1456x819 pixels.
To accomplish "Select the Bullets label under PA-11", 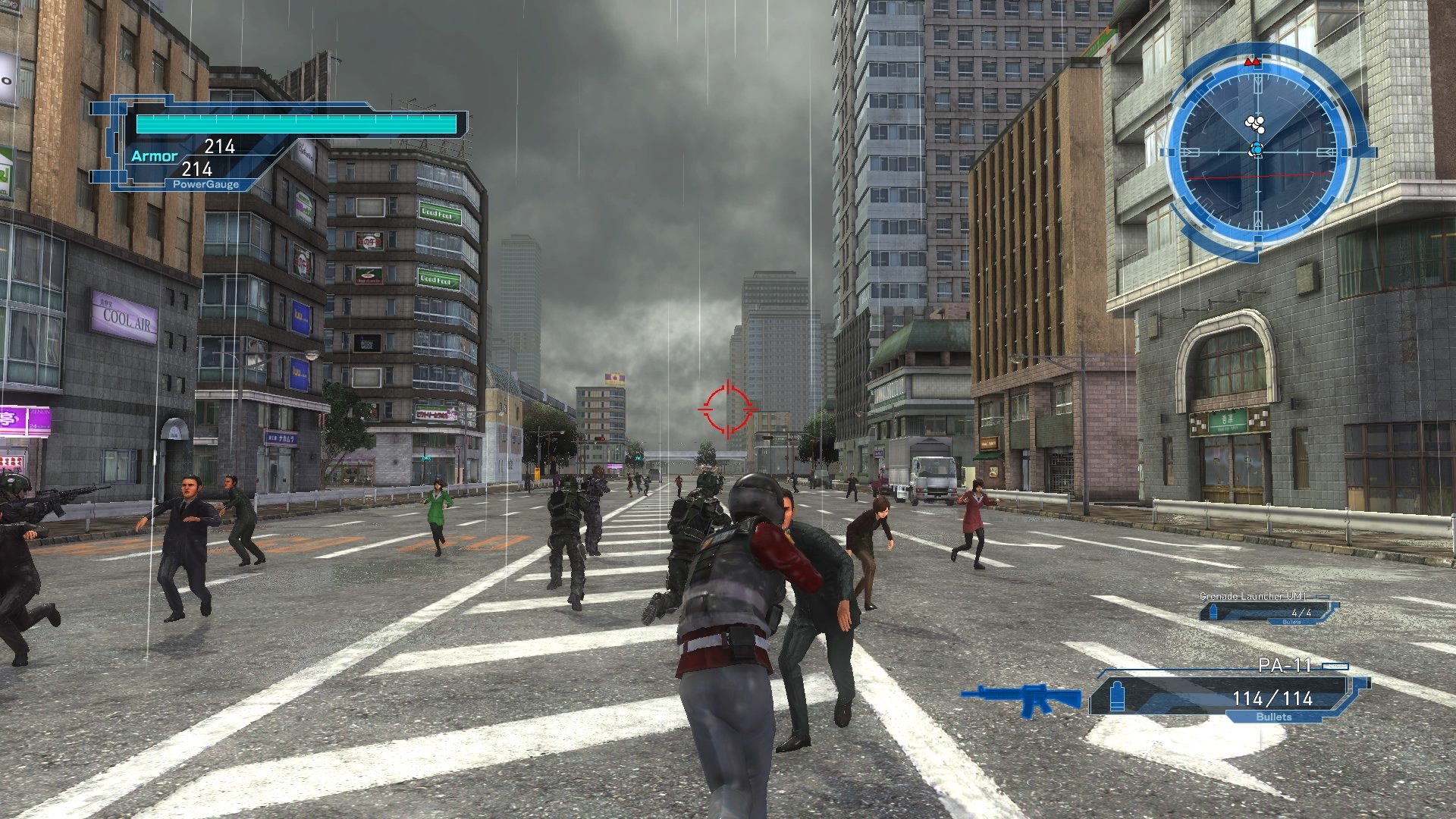I will (1275, 716).
